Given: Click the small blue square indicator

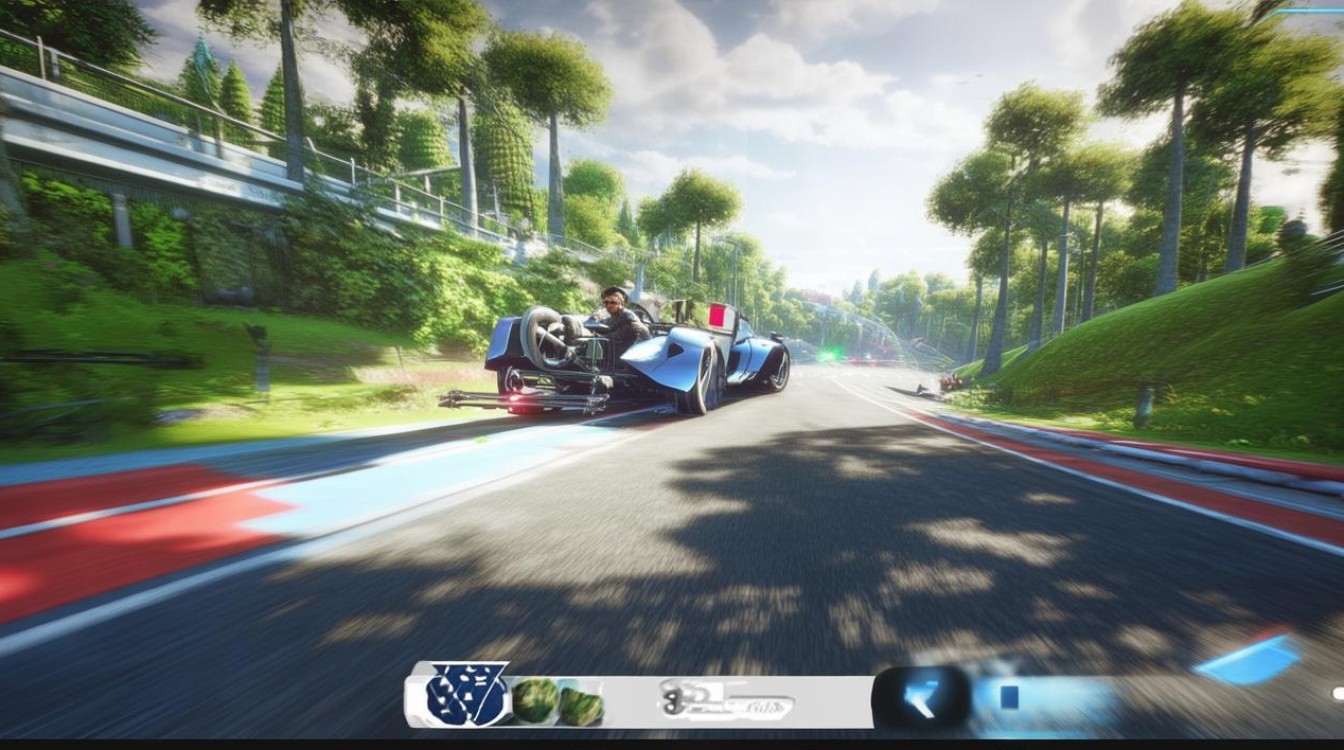Looking at the screenshot, I should pos(1010,697).
